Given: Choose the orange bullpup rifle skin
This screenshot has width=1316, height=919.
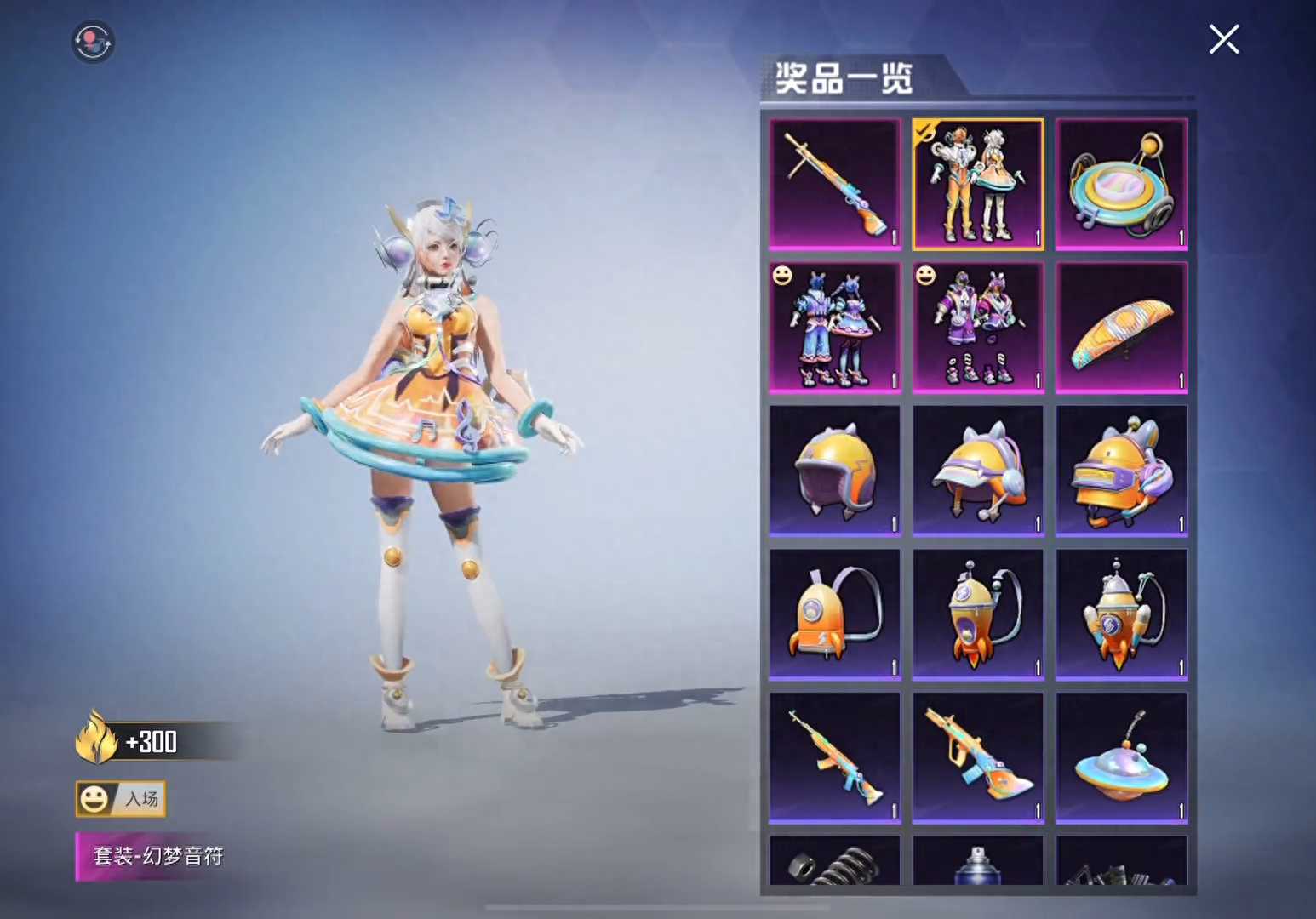Looking at the screenshot, I should [978, 757].
